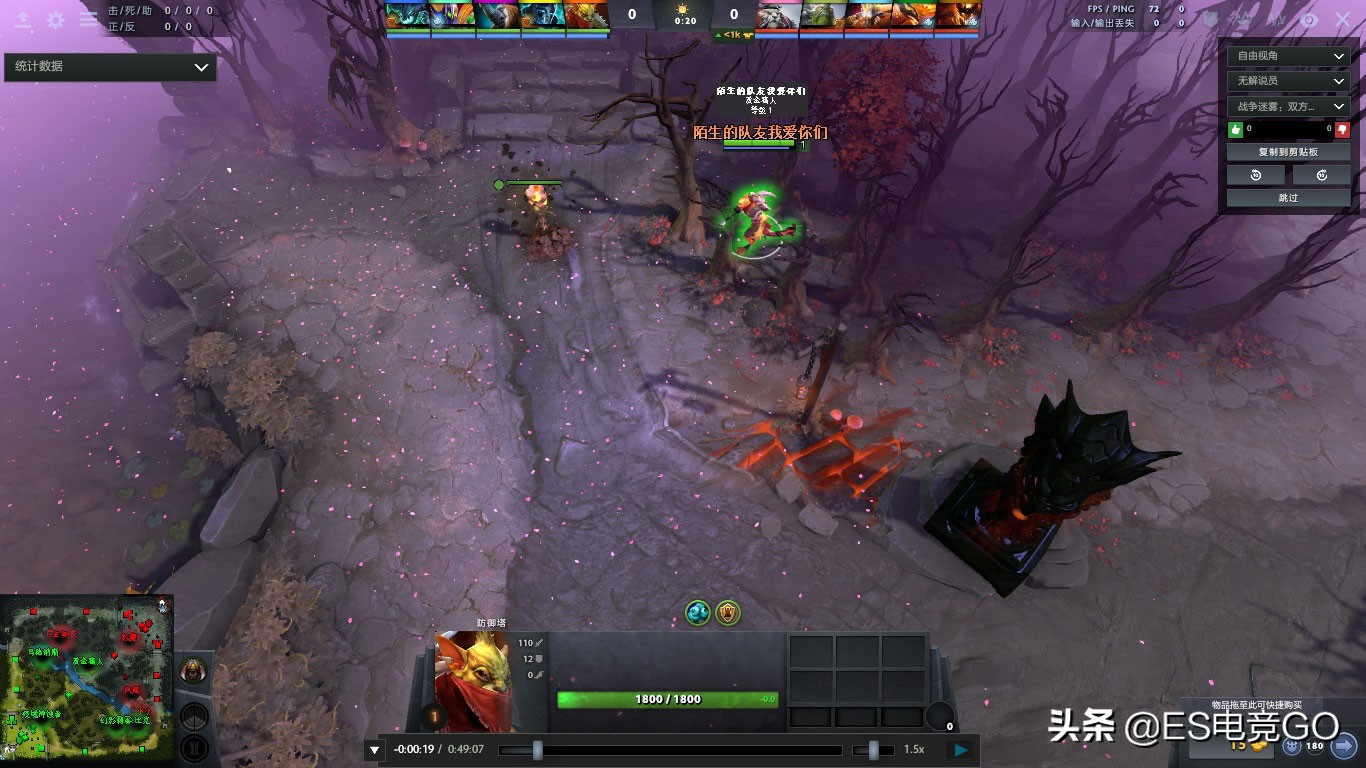Click the 复制到剪贴板 copy button
The width and height of the screenshot is (1366, 768).
pyautogui.click(x=1287, y=151)
